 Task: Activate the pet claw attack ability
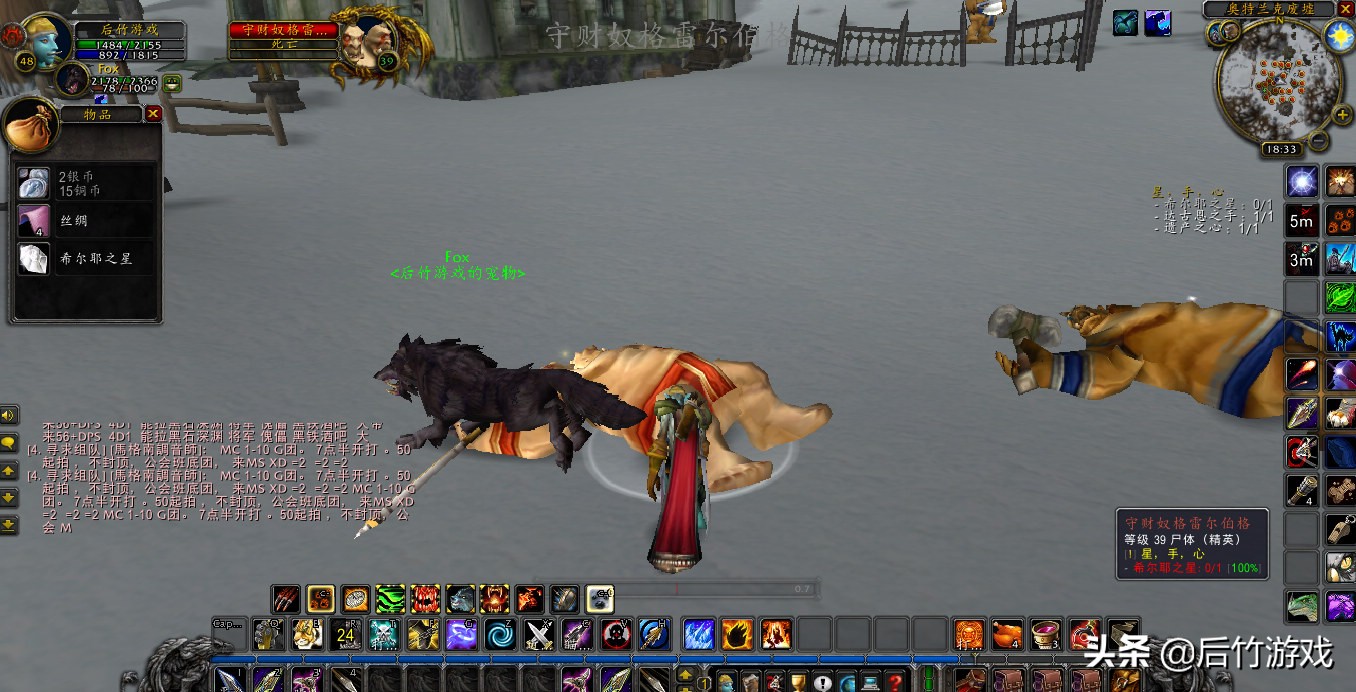tap(286, 599)
